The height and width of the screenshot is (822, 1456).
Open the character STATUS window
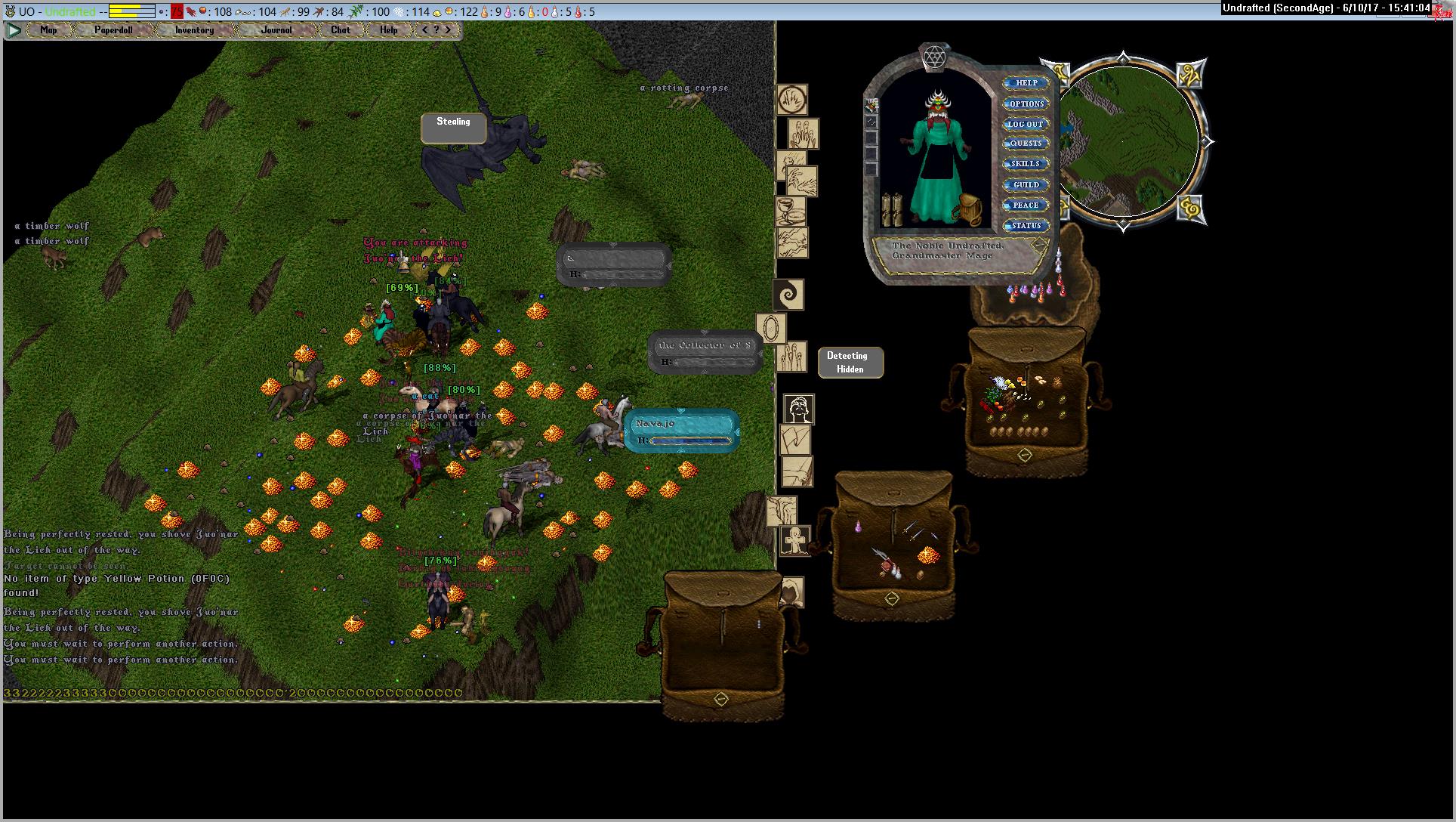coord(1026,225)
